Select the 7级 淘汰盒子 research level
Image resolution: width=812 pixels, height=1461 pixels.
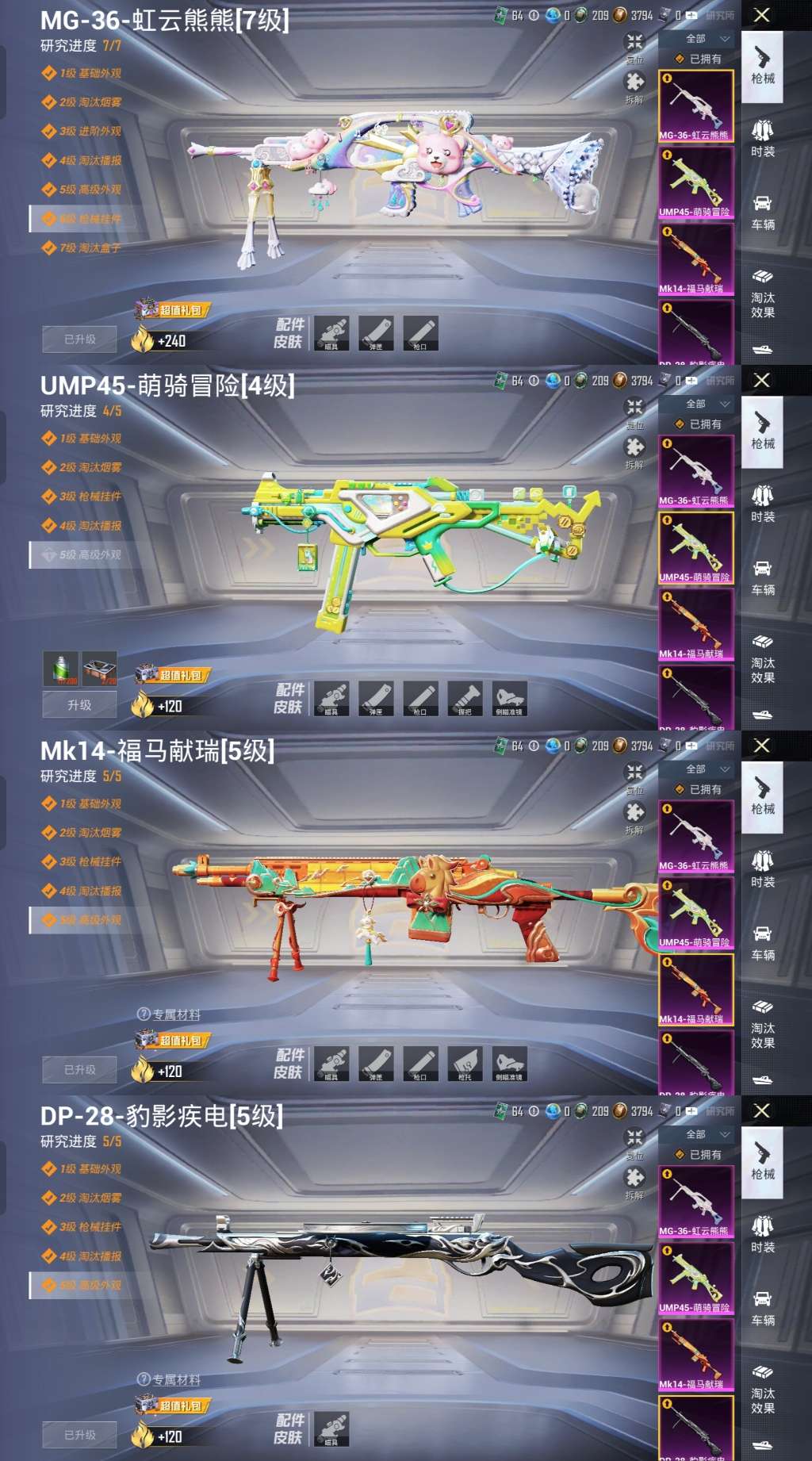90,248
